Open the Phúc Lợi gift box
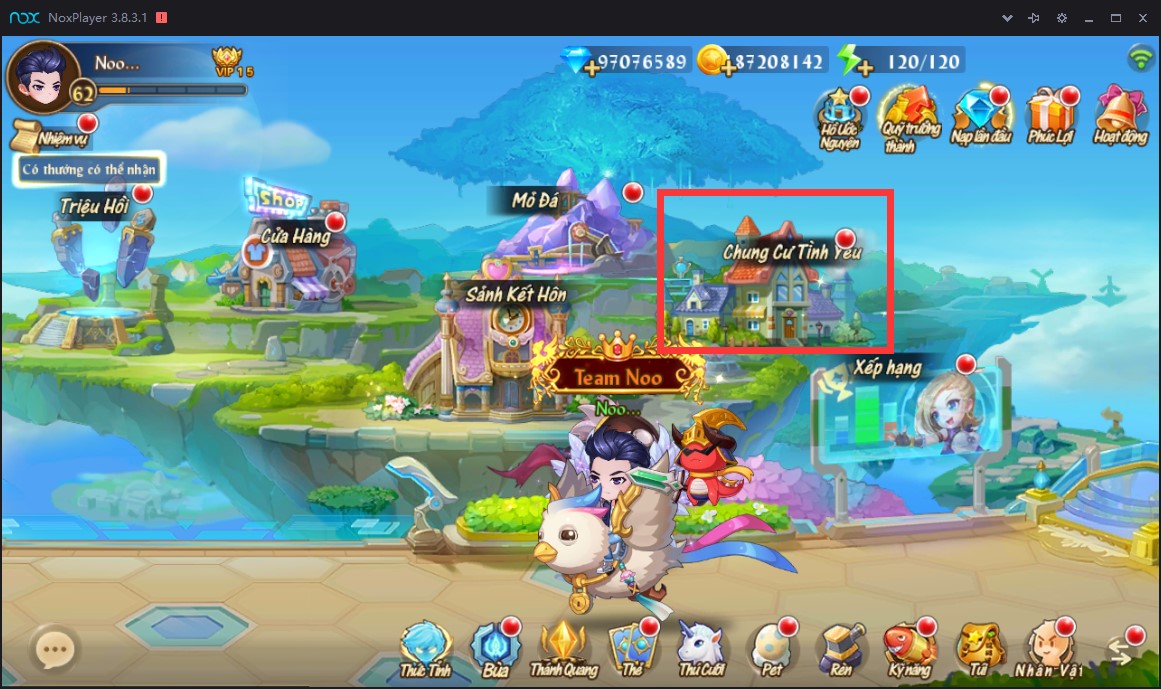The image size is (1161, 689). coord(1050,115)
